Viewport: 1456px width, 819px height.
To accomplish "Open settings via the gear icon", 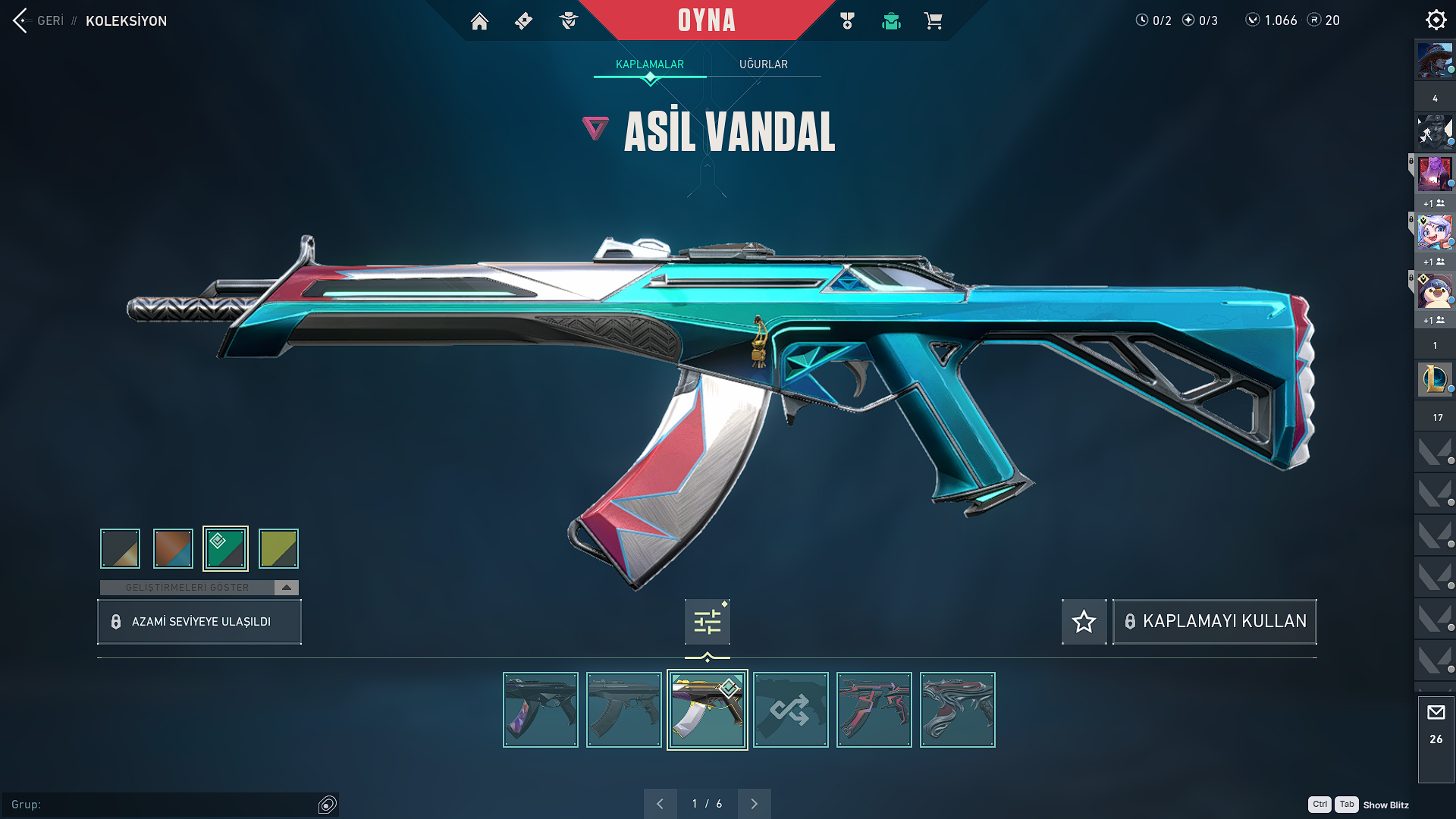I will 1436,20.
